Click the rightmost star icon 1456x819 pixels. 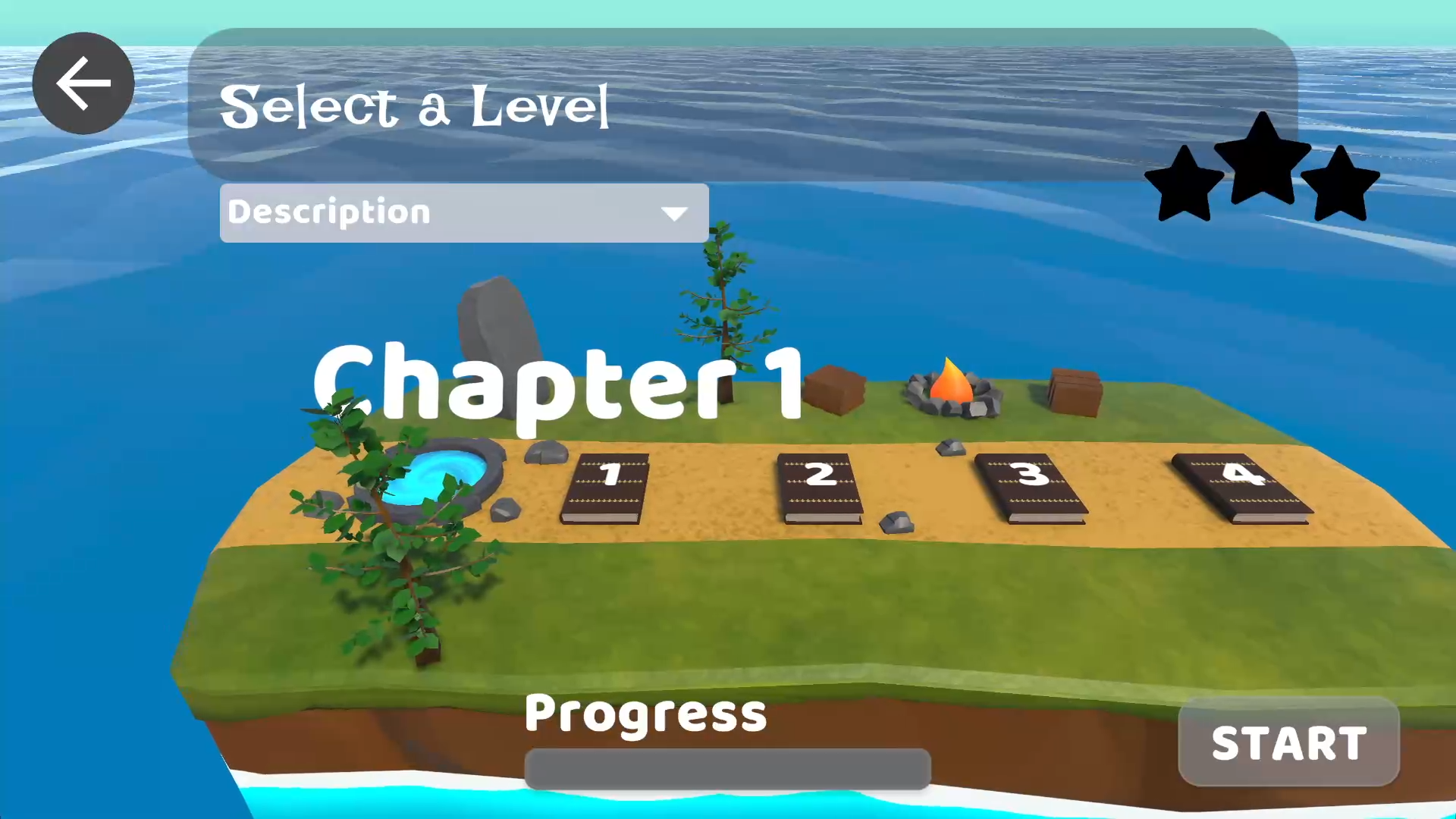tap(1341, 182)
